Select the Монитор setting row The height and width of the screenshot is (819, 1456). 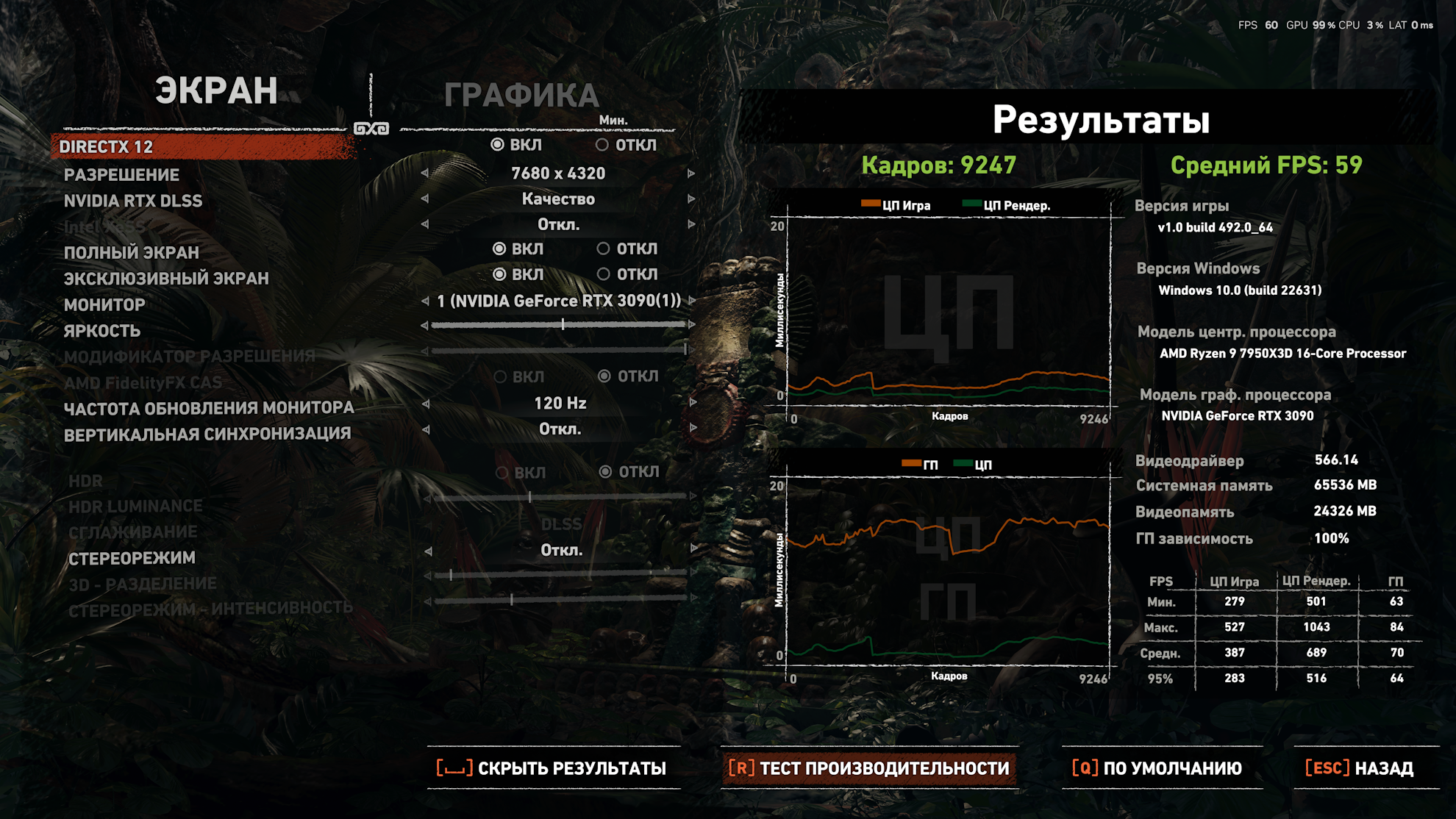104,304
